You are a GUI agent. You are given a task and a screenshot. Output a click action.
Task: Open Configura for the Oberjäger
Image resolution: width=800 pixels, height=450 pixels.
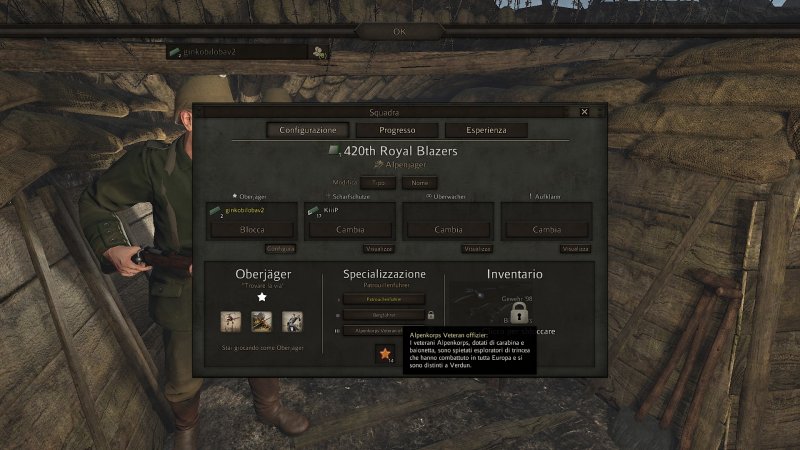[280, 248]
